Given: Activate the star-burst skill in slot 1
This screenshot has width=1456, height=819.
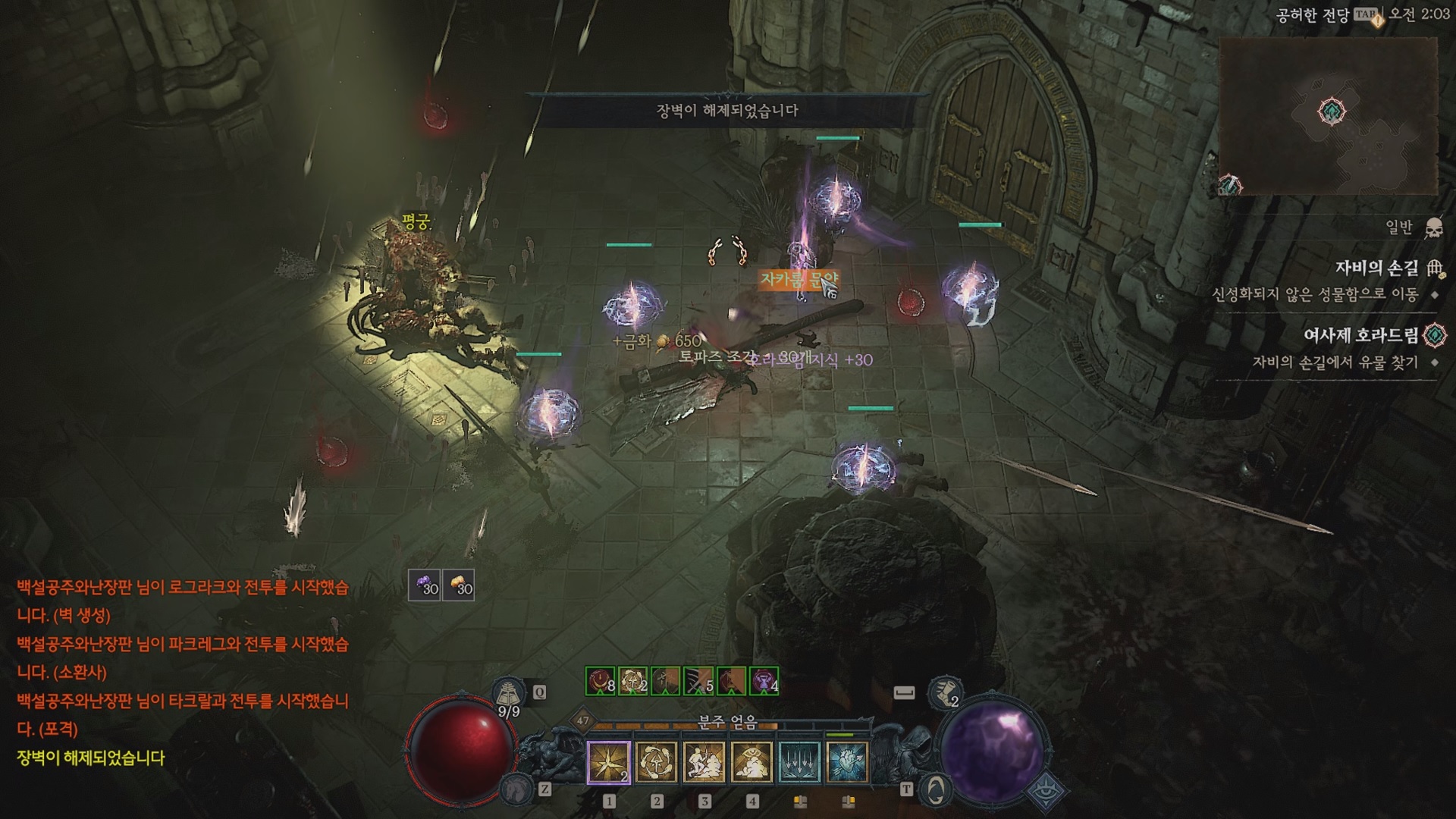Looking at the screenshot, I should [x=609, y=761].
